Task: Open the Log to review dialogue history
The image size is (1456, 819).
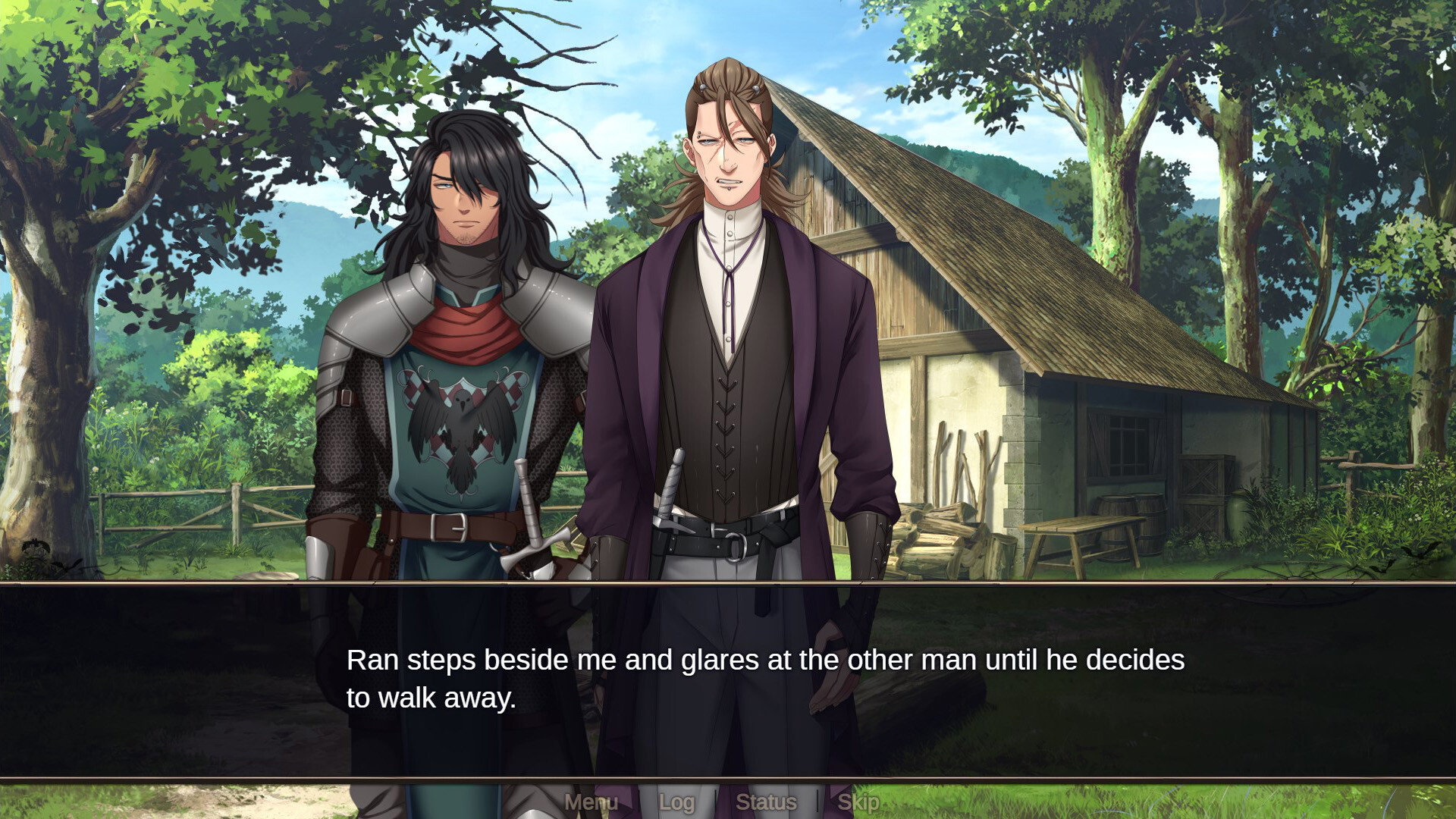Action: pos(677,802)
